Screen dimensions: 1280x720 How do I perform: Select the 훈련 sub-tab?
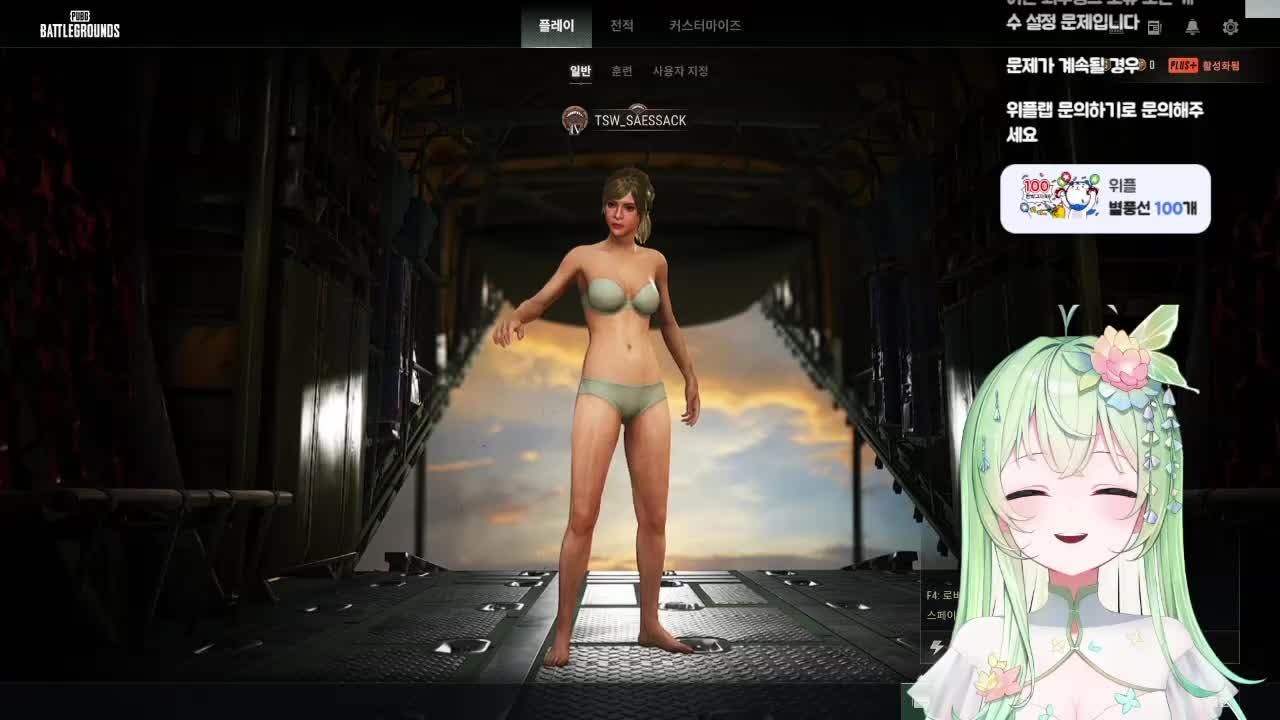point(621,72)
